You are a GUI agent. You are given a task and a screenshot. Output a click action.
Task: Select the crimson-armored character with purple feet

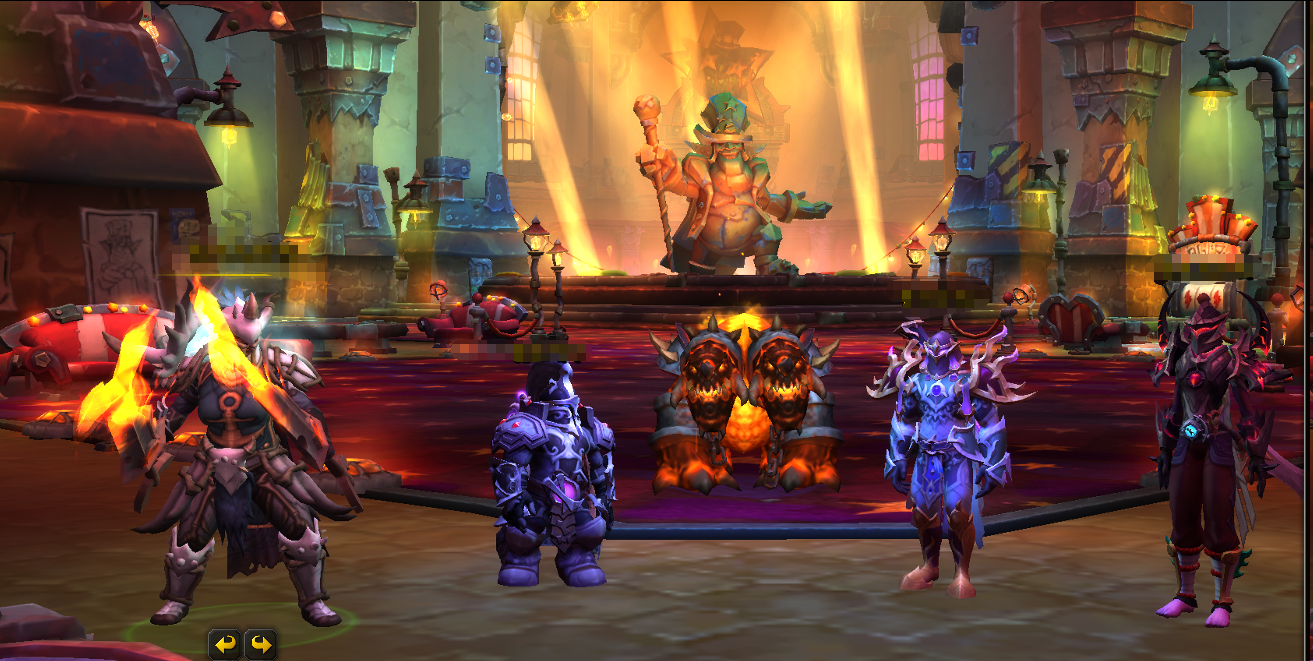(1208, 460)
